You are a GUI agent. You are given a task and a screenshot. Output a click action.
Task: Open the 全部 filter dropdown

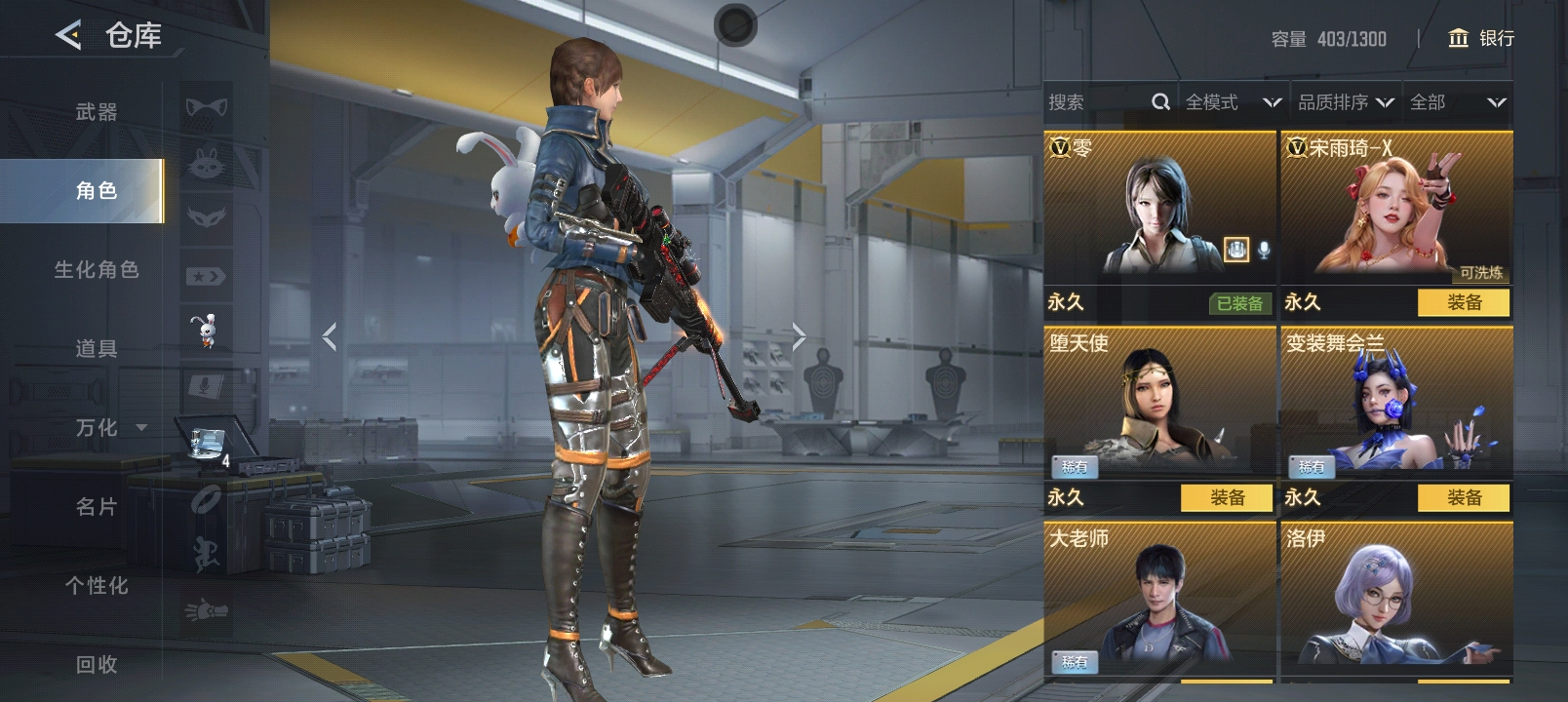point(1458,102)
